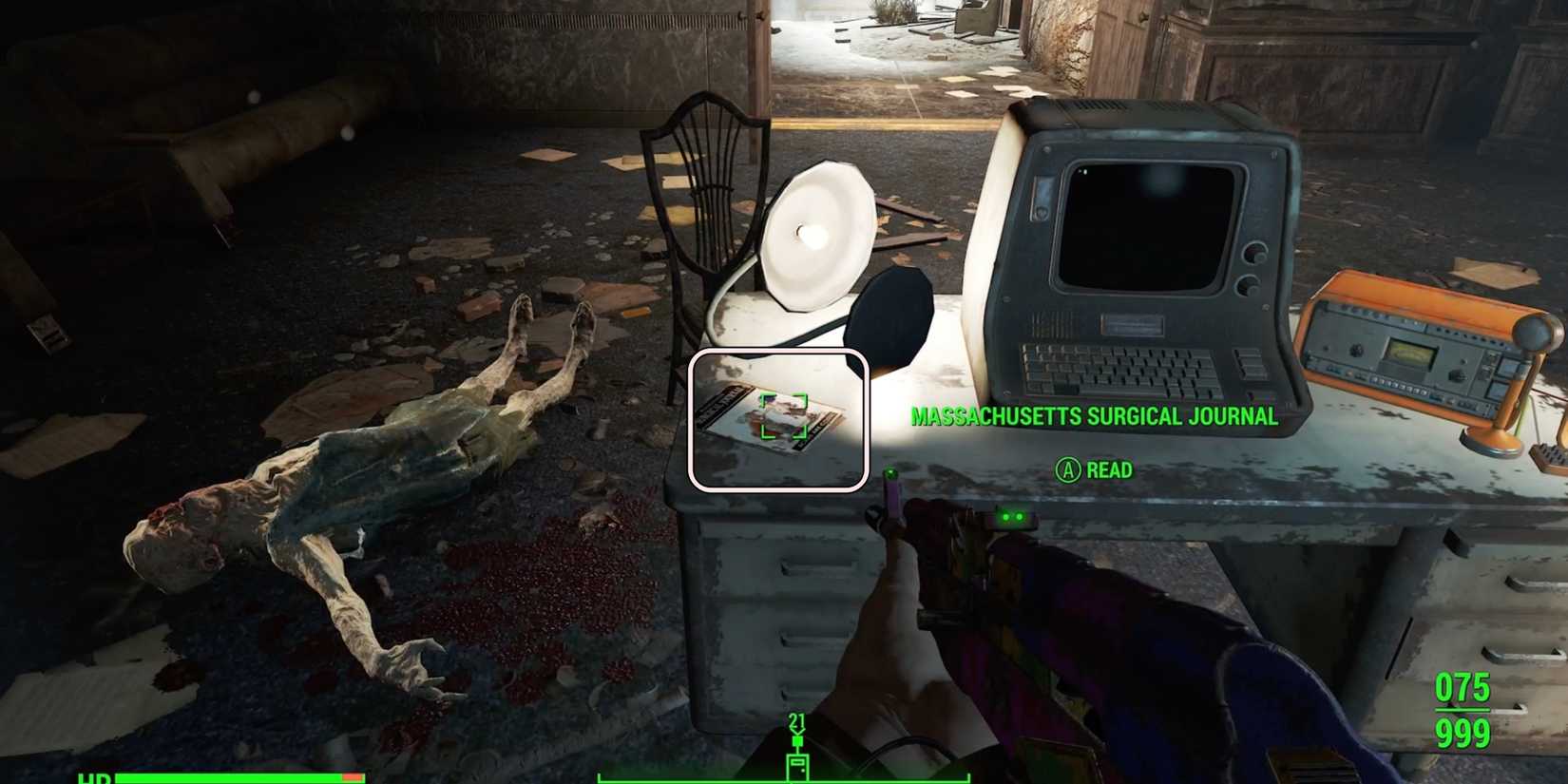The width and height of the screenshot is (1568, 784).
Task: Click the MASSACHUSETTS SURGICAL JOURNAL label
Action: 1095,416
